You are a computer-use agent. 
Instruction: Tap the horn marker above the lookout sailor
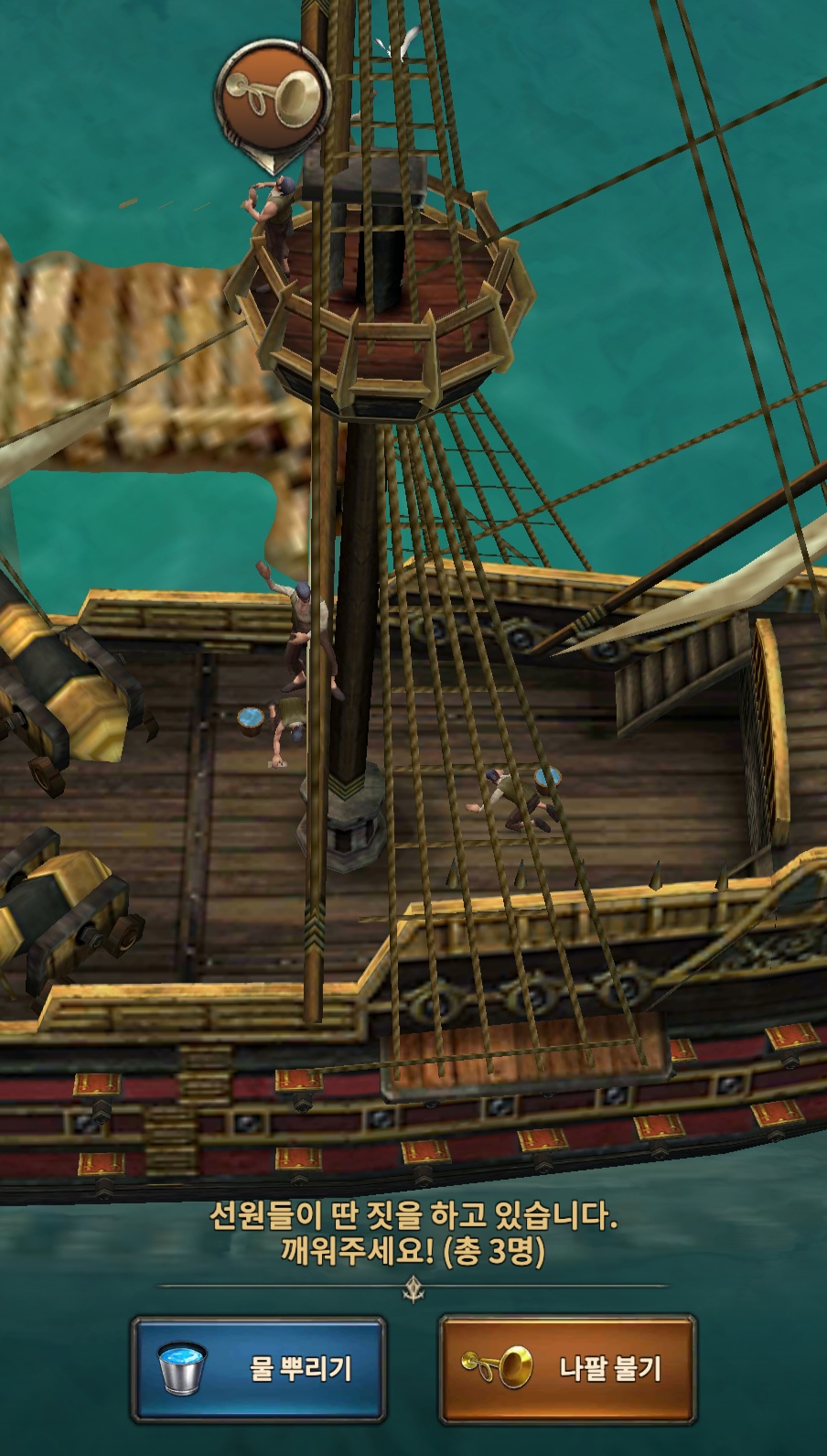[272, 94]
